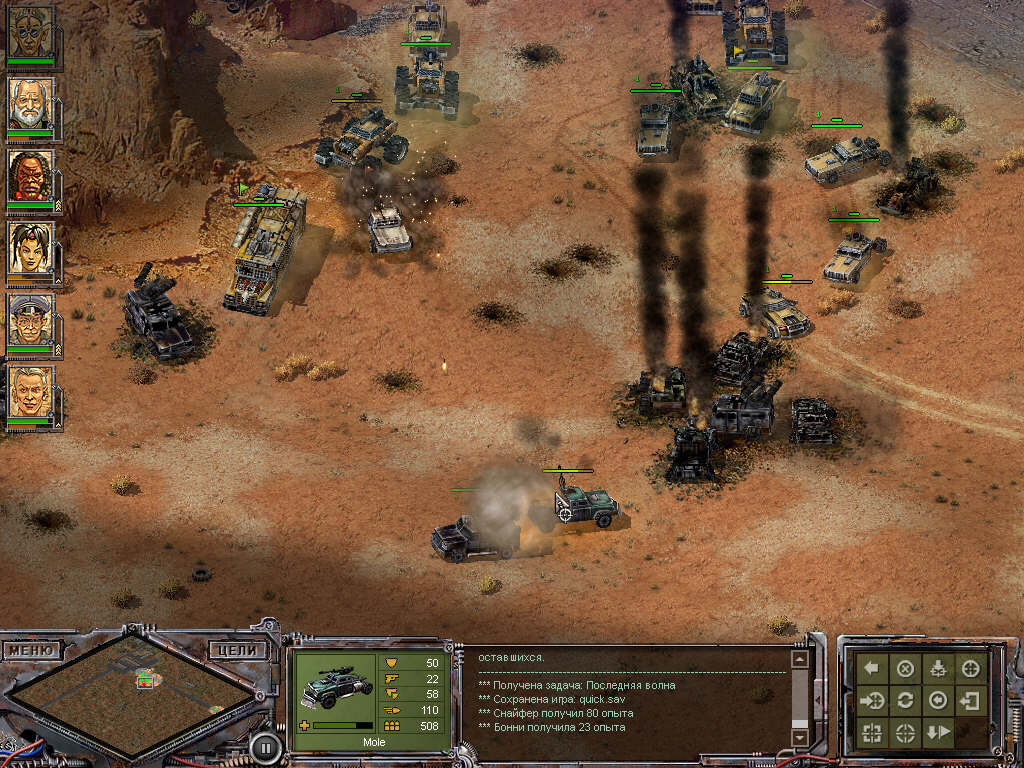Viewport: 1024px width, 768px height.
Task: Activate the arrow-into-crosshair command
Action: pyautogui.click(x=872, y=700)
